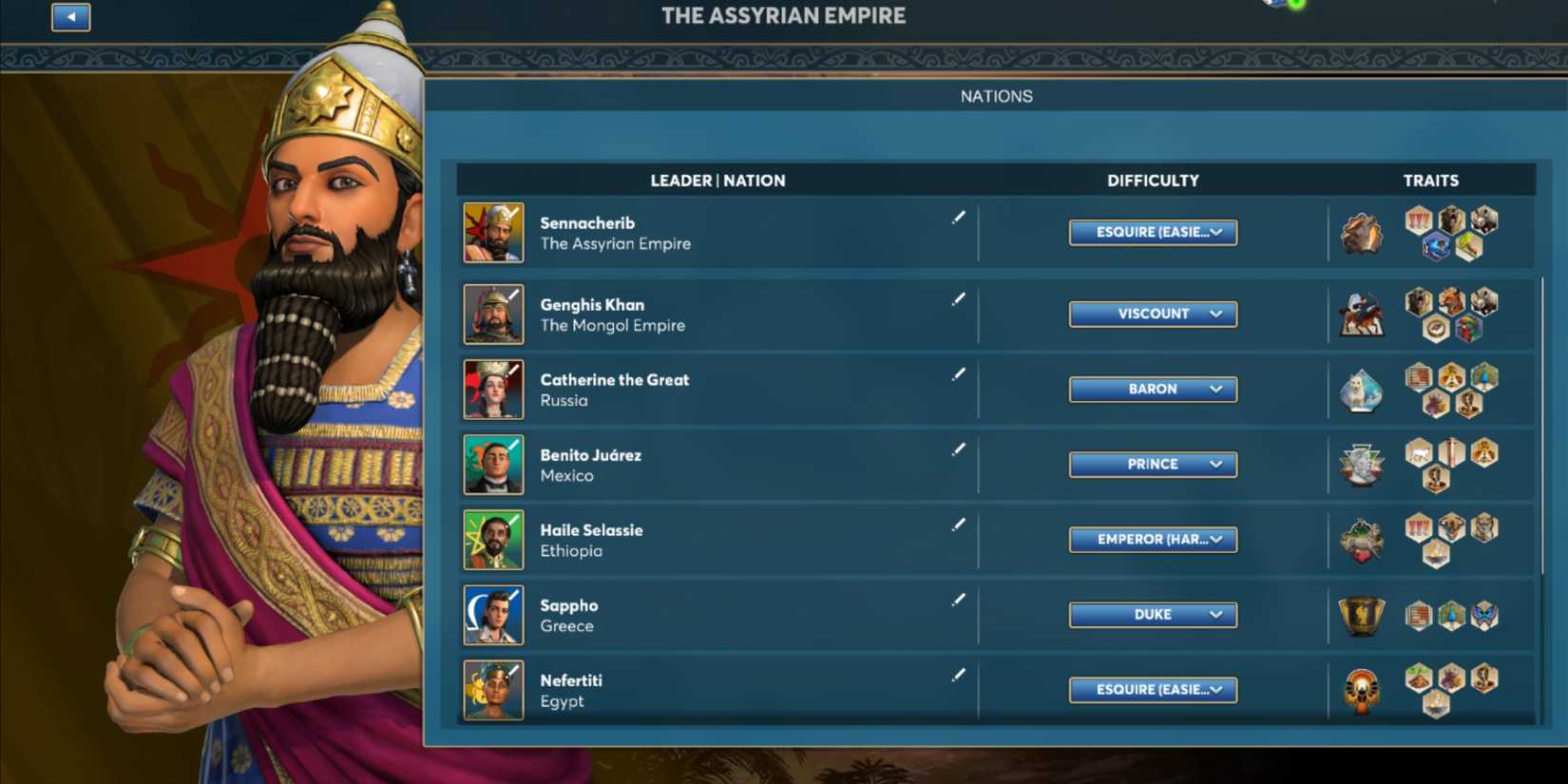Screen dimensions: 1568x784
Task: Click Egypt's scarab emblem icon
Action: pos(1360,688)
